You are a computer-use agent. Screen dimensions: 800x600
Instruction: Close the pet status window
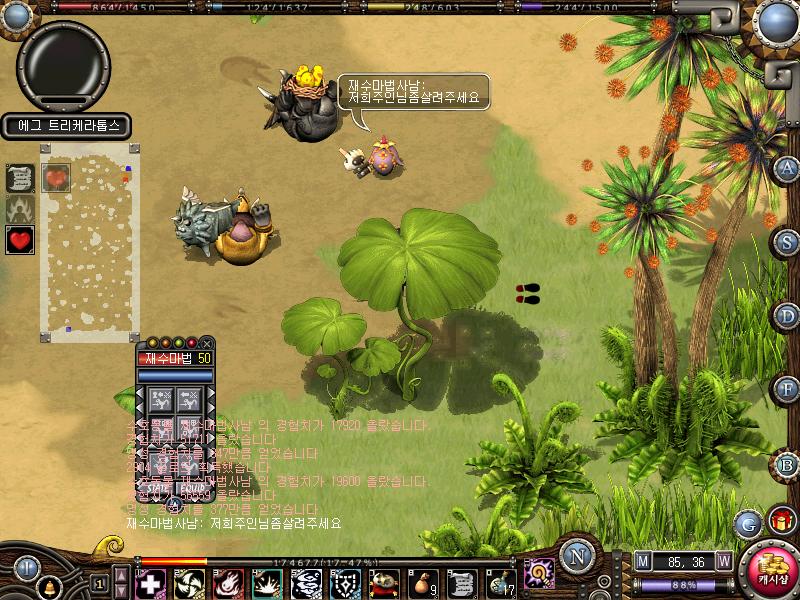(207, 343)
